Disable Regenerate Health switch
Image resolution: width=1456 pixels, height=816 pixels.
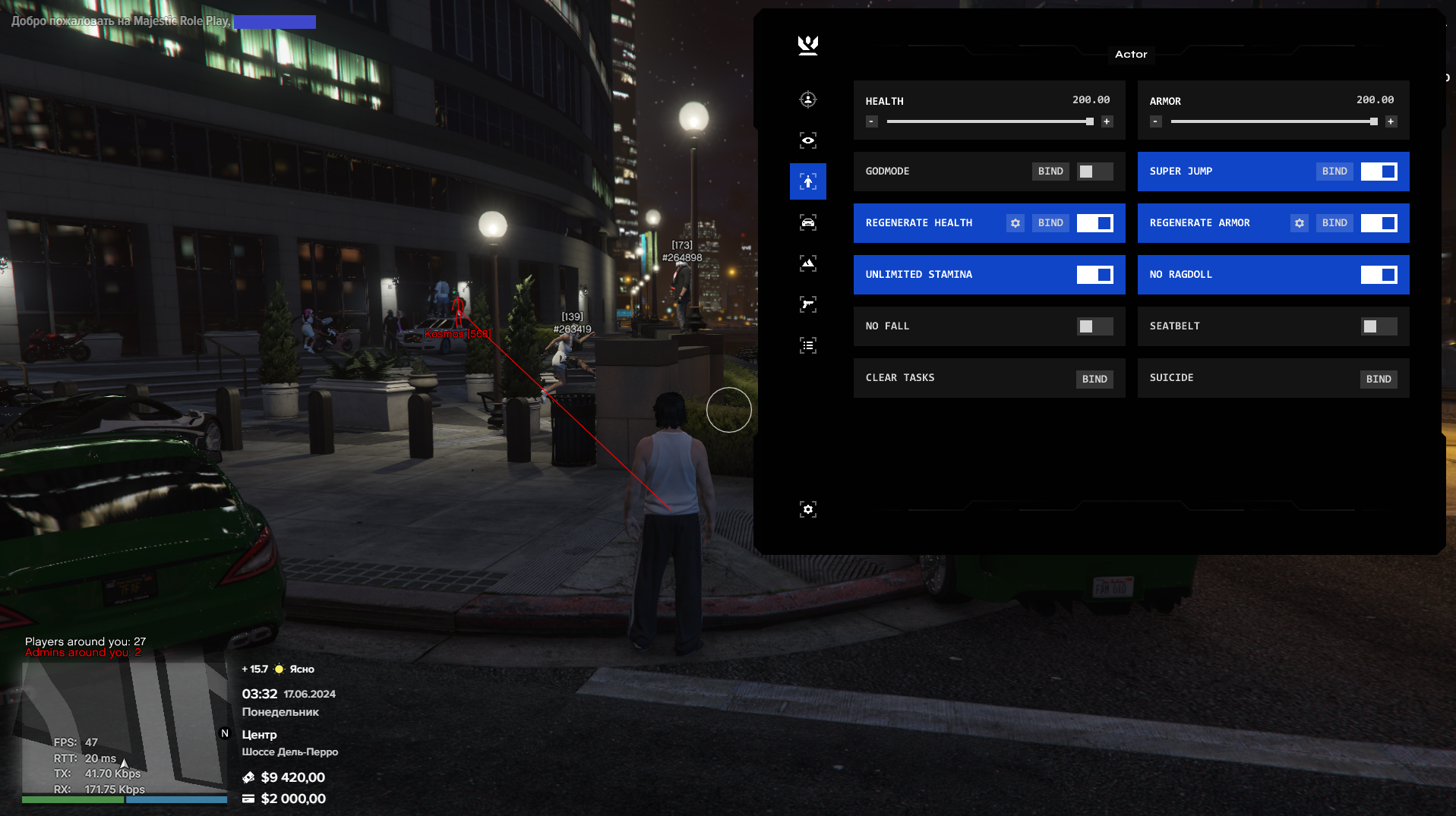pos(1094,223)
